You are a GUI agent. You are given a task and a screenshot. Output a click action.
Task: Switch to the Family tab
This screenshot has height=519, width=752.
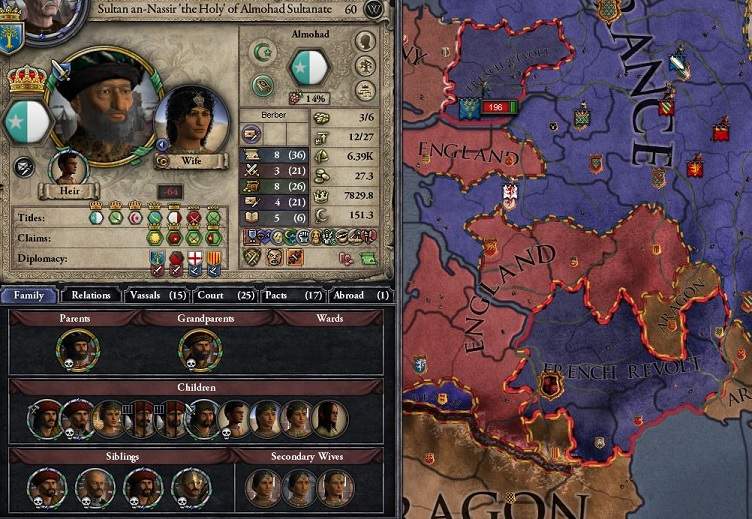pyautogui.click(x=29, y=295)
